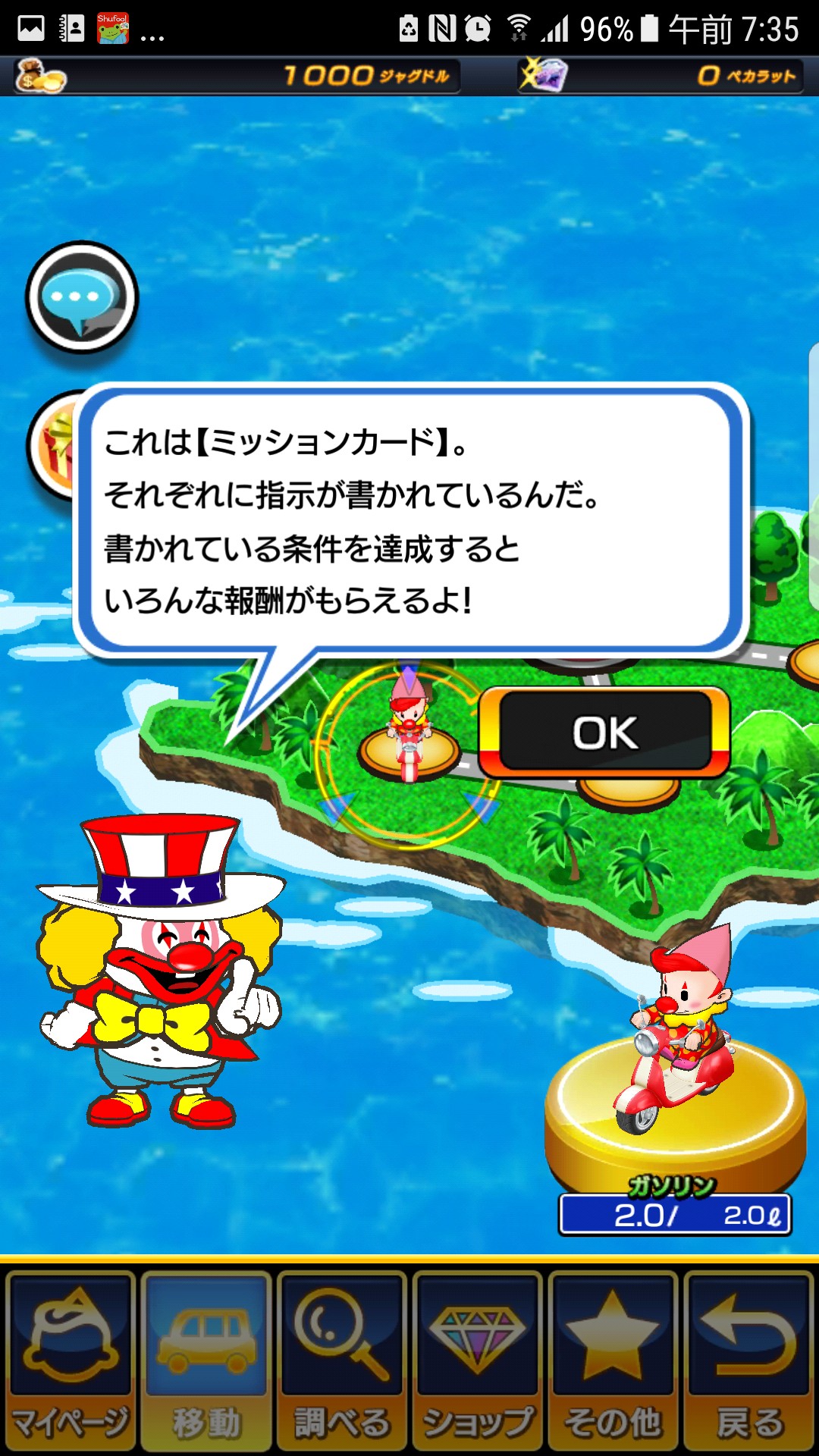The image size is (819, 1456).
Task: Select the 移動 car button
Action: click(x=206, y=1360)
